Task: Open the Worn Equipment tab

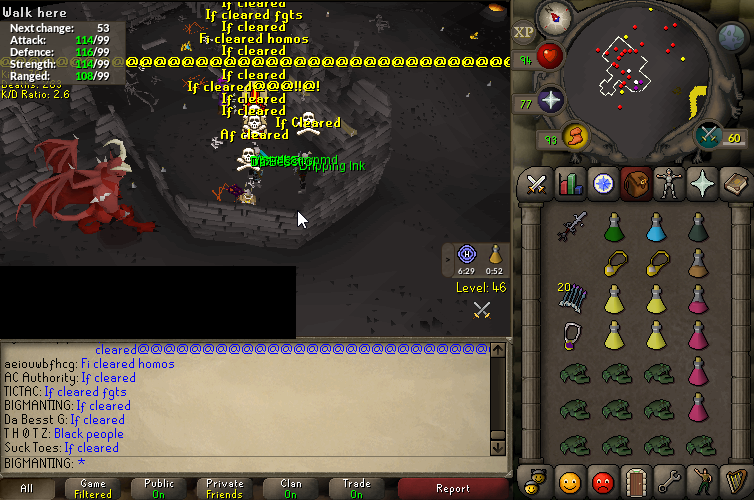Action: tap(668, 184)
